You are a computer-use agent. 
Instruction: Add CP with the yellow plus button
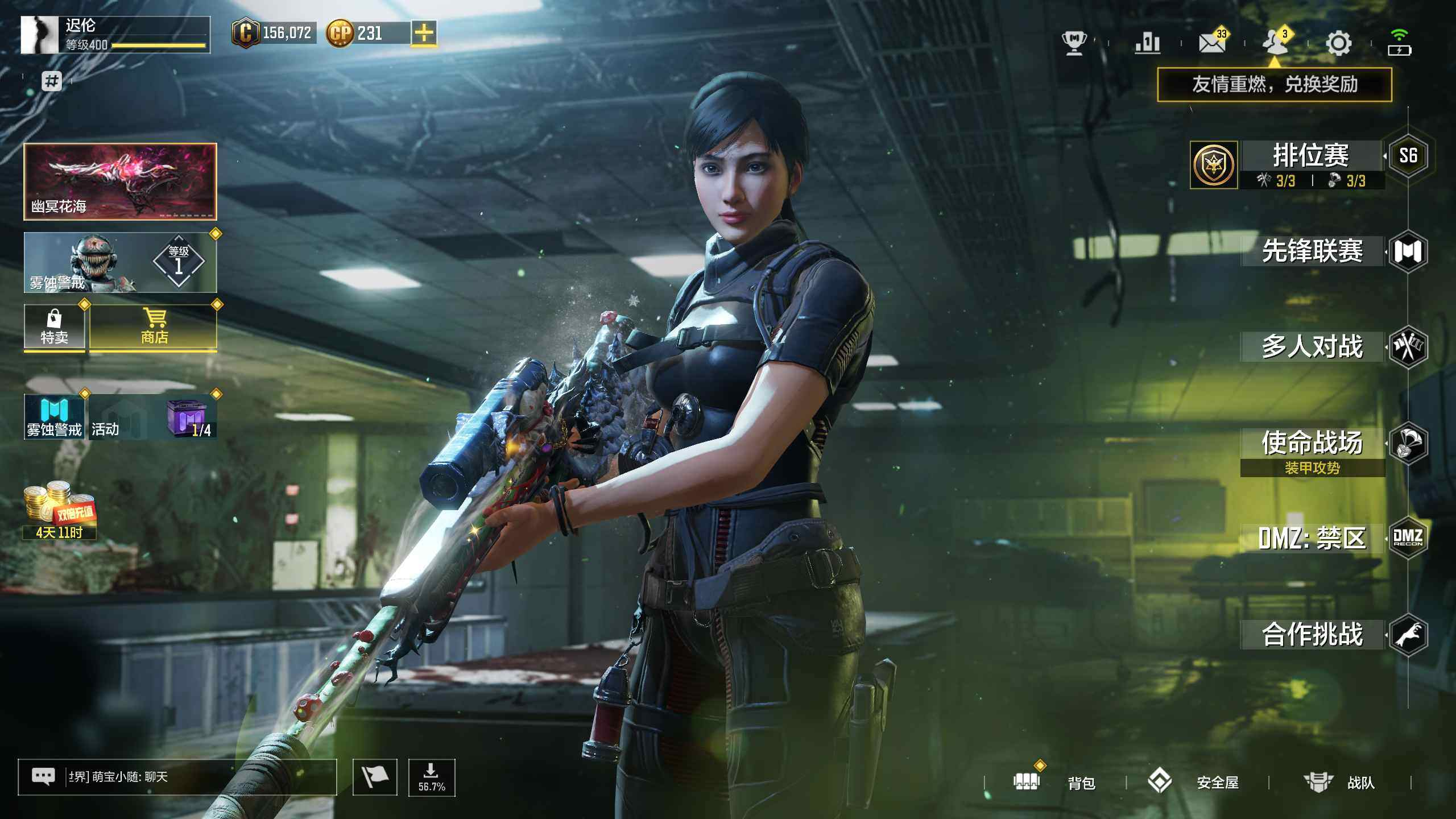tap(424, 33)
